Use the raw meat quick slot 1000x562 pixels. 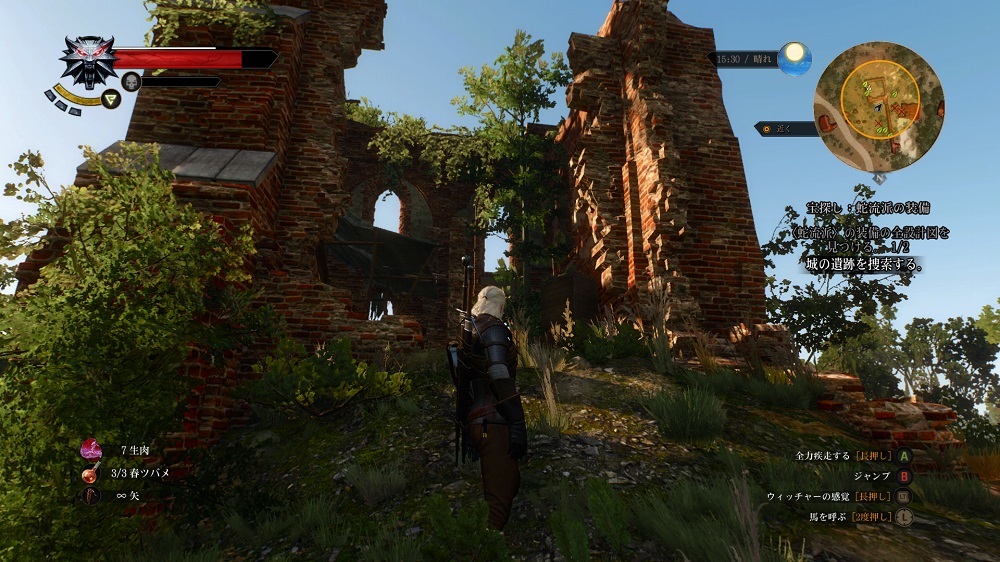pyautogui.click(x=92, y=449)
